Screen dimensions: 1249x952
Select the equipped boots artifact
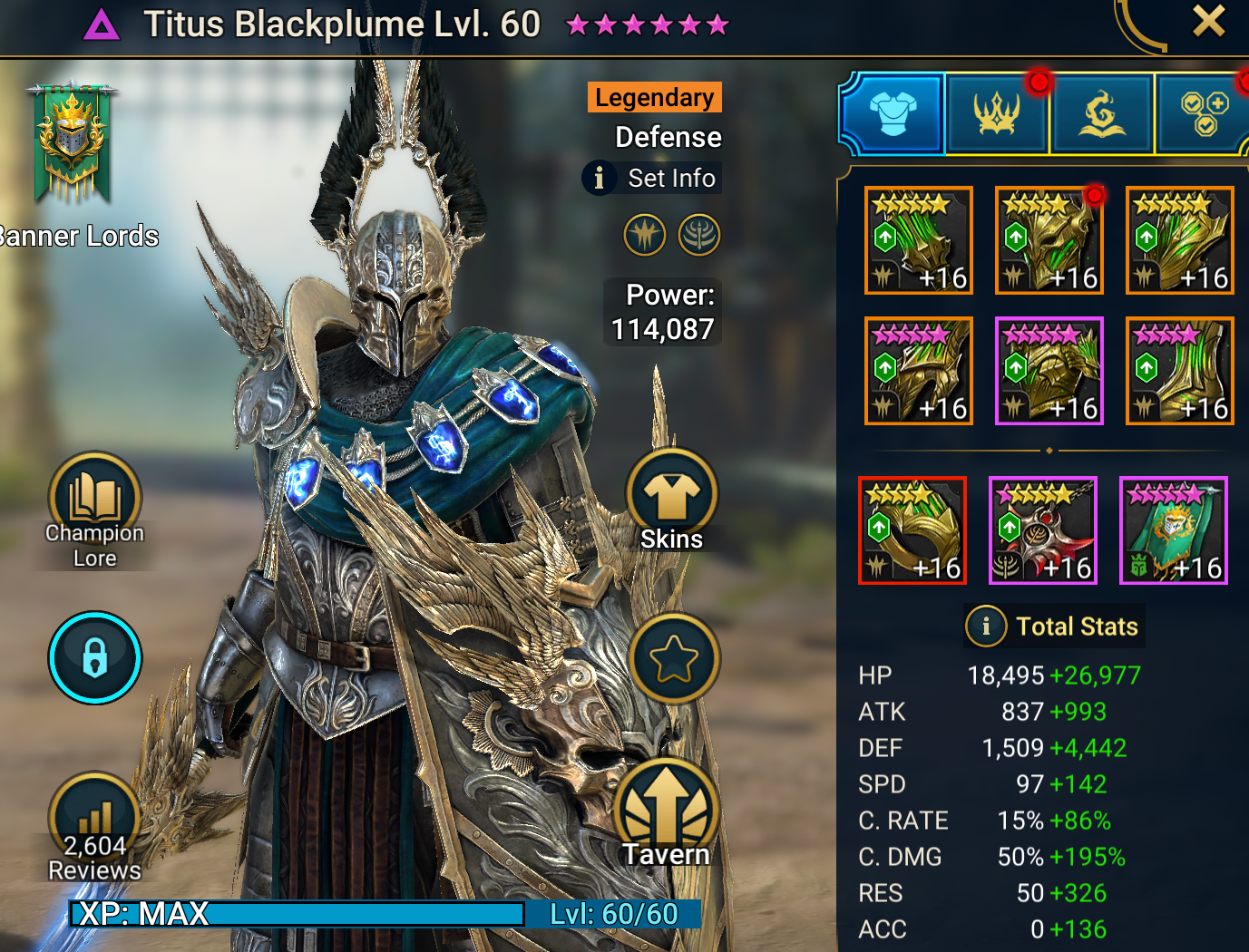[1180, 371]
